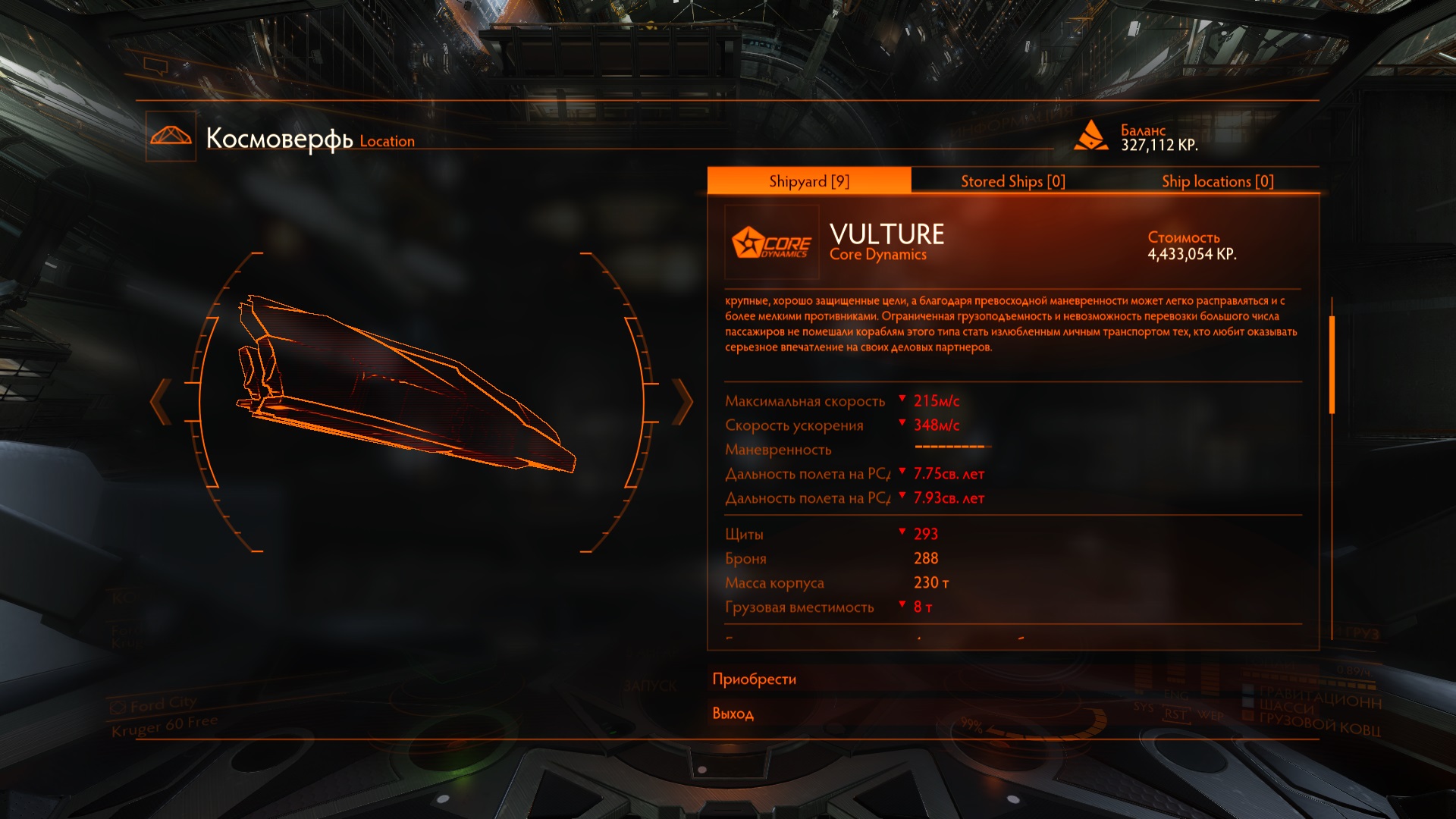The height and width of the screenshot is (819, 1456).
Task: View the previous ship with left arrow
Action: click(x=160, y=401)
